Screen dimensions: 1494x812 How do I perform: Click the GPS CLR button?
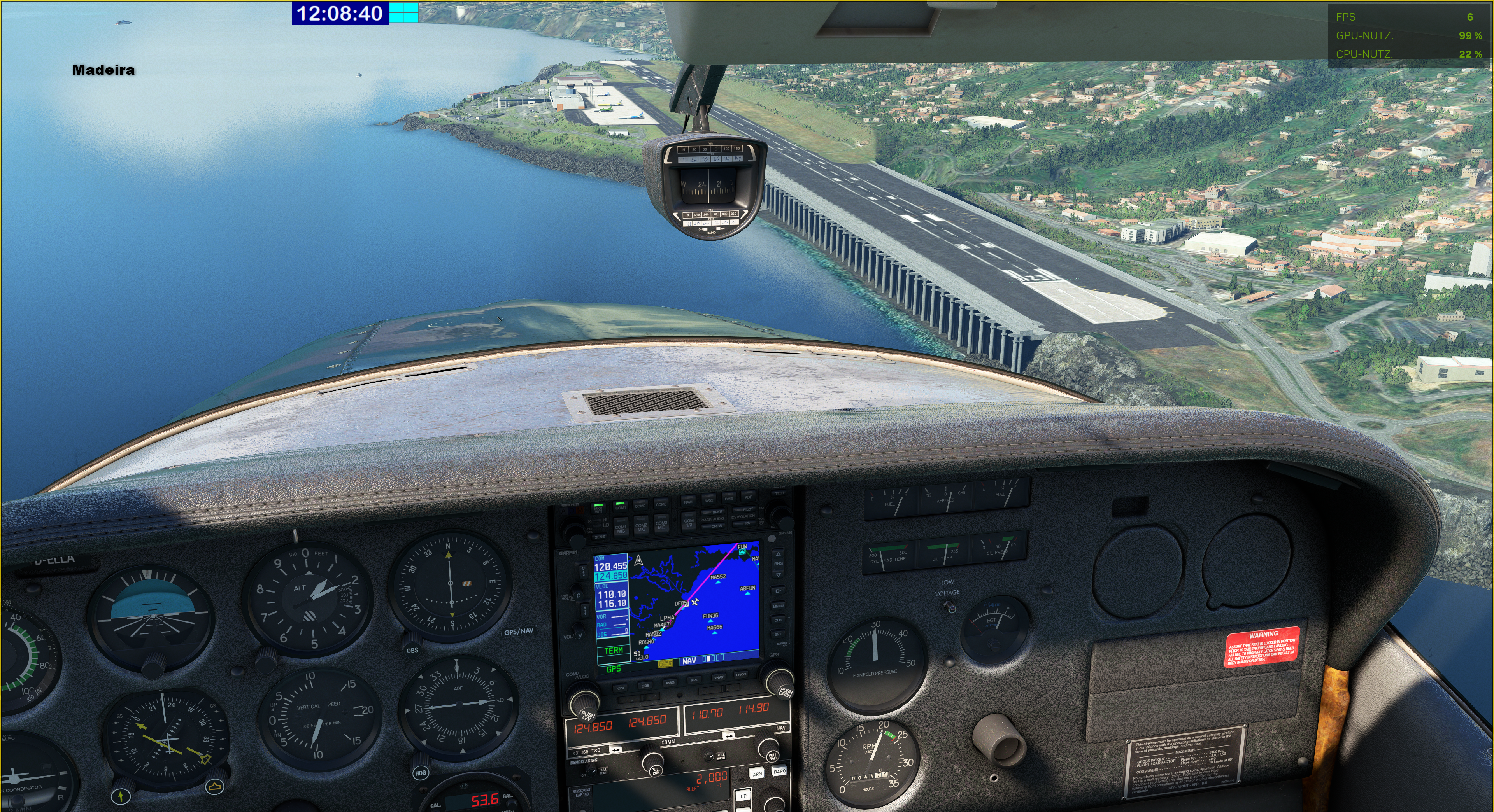pyautogui.click(x=778, y=620)
